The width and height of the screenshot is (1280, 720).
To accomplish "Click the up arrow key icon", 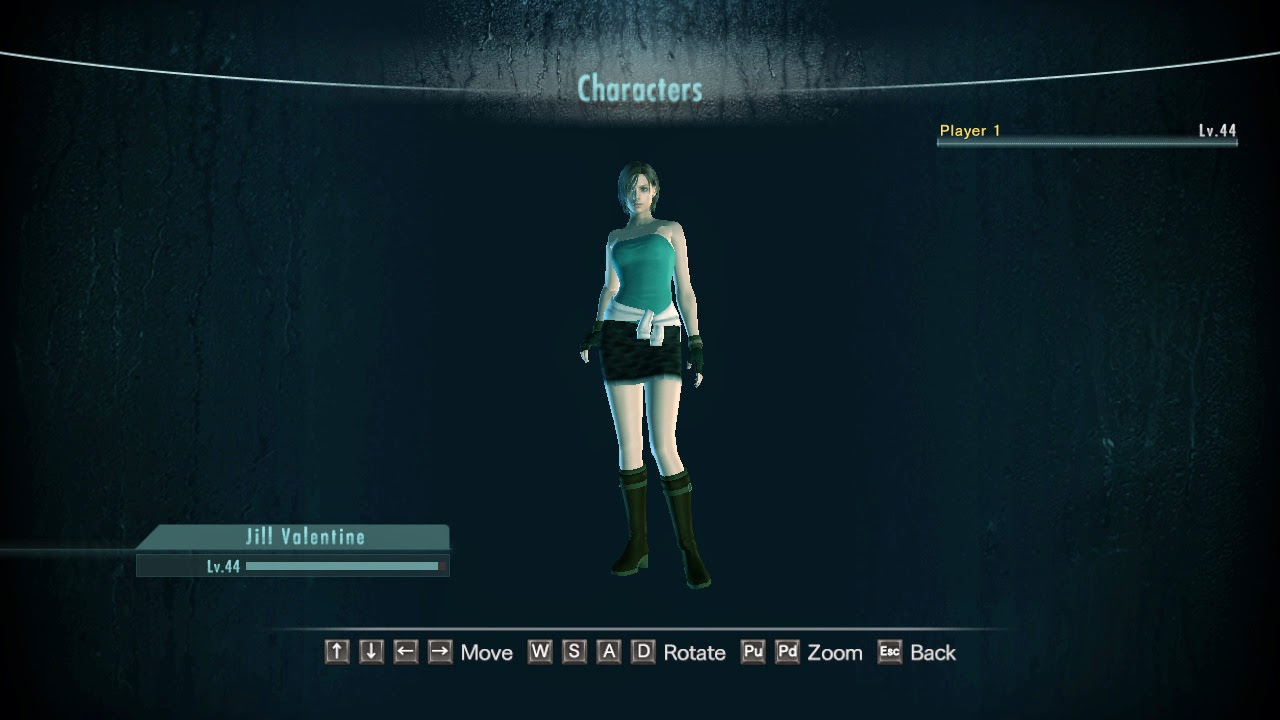I will tap(336, 652).
